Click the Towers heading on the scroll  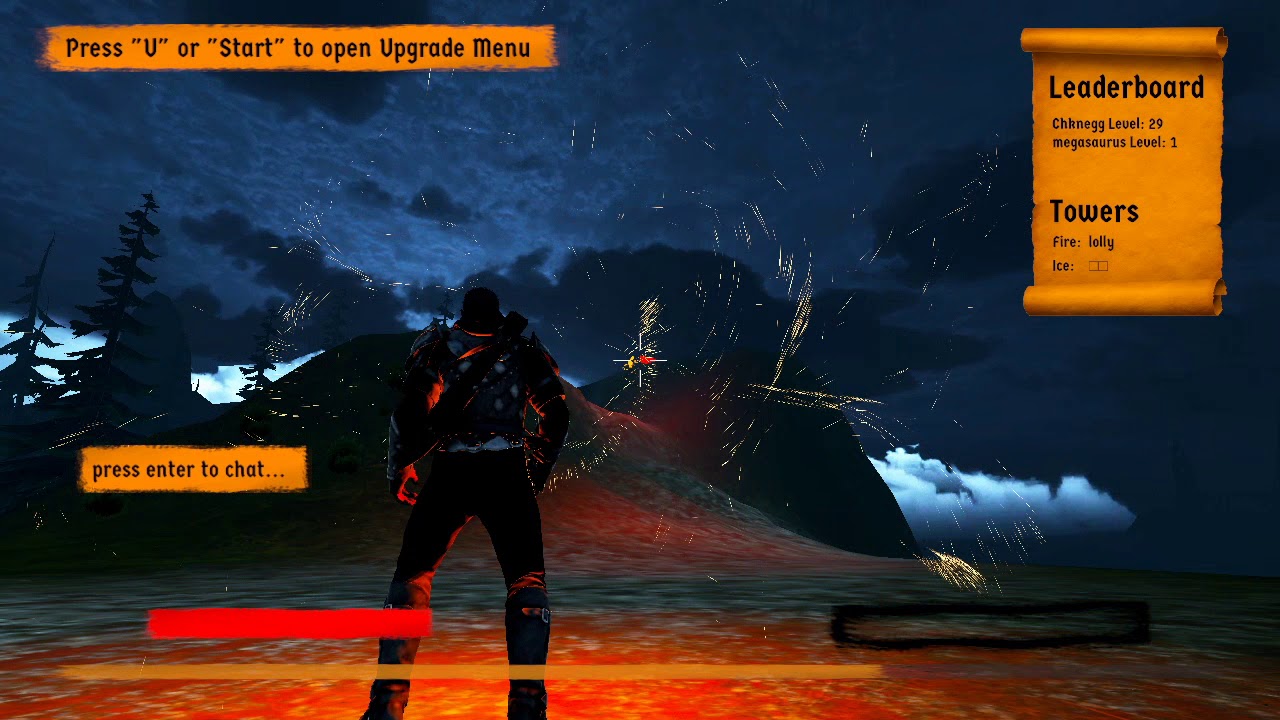point(1095,211)
